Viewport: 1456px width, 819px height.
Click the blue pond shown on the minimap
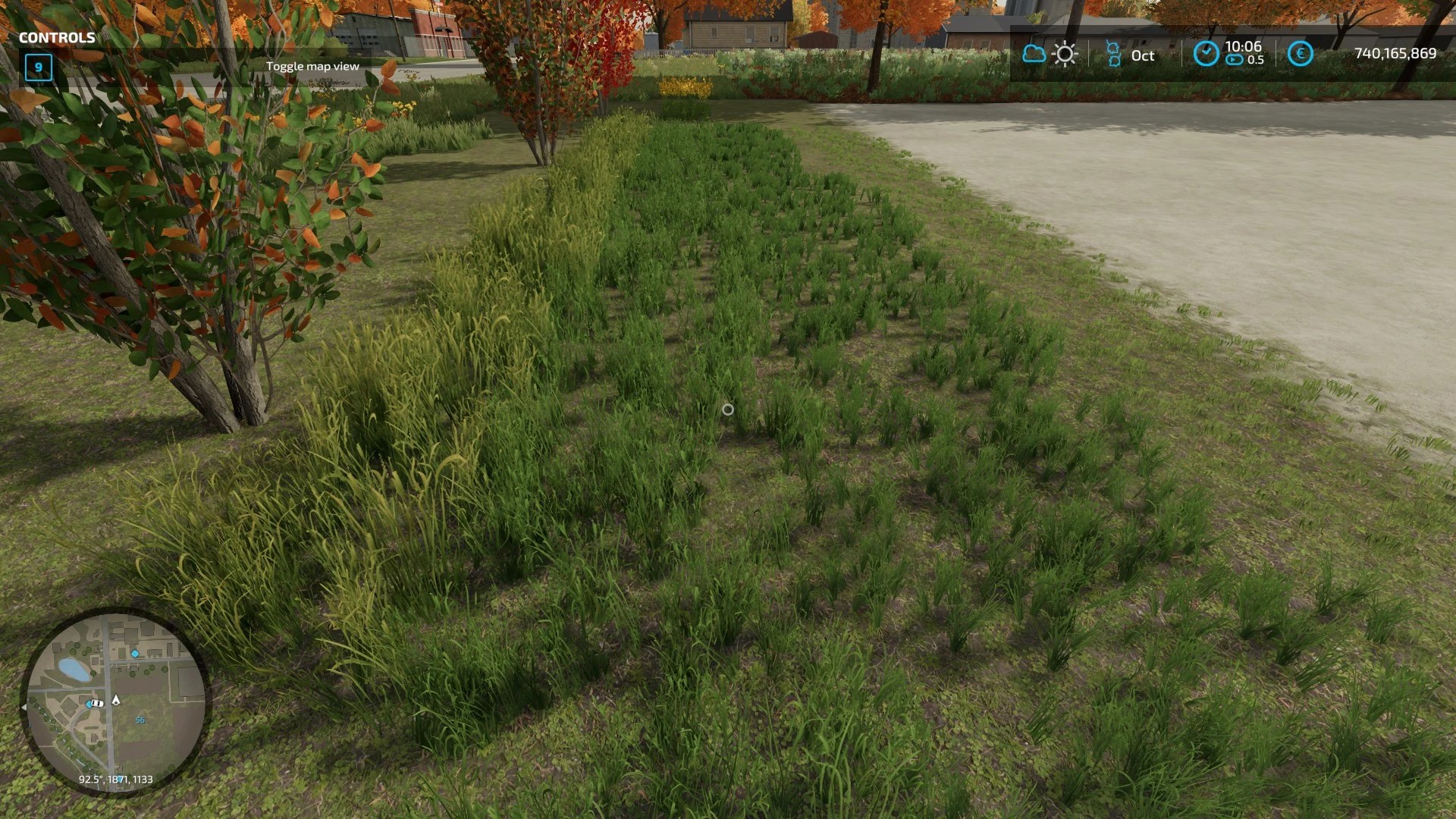coord(74,669)
